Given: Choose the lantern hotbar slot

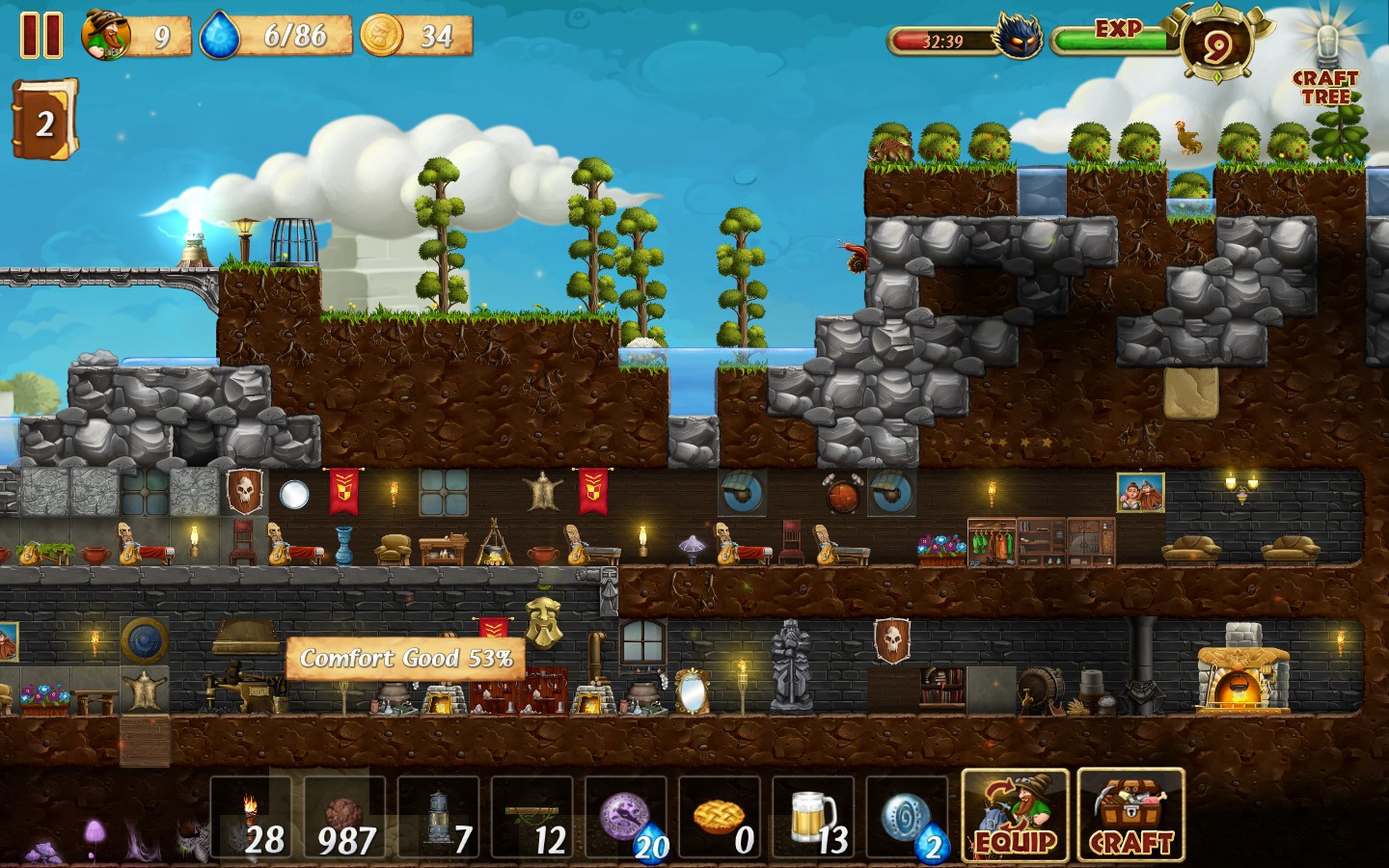Looking at the screenshot, I should pyautogui.click(x=439, y=818).
